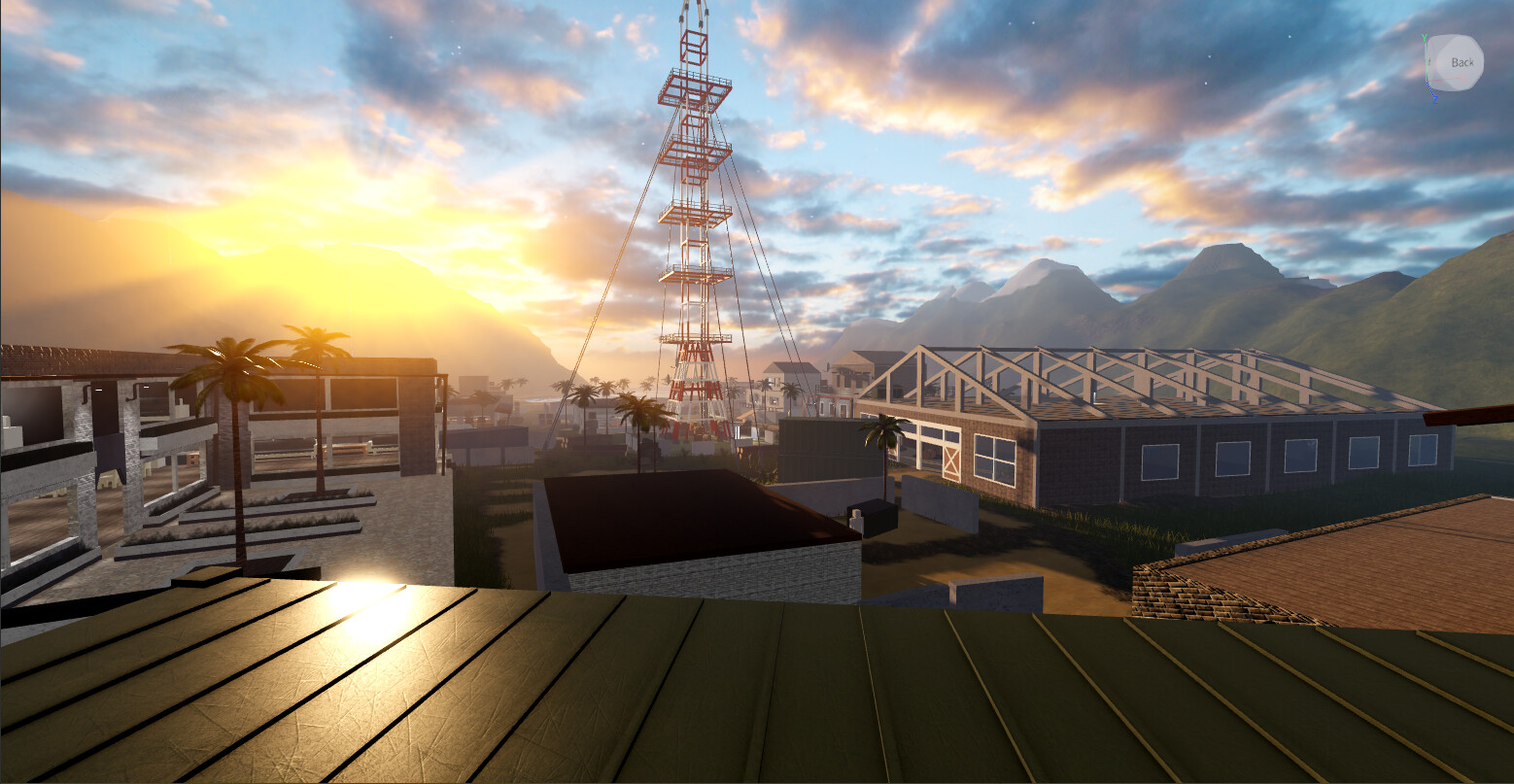Select the green Y axis on the view gizmo

click(1425, 37)
